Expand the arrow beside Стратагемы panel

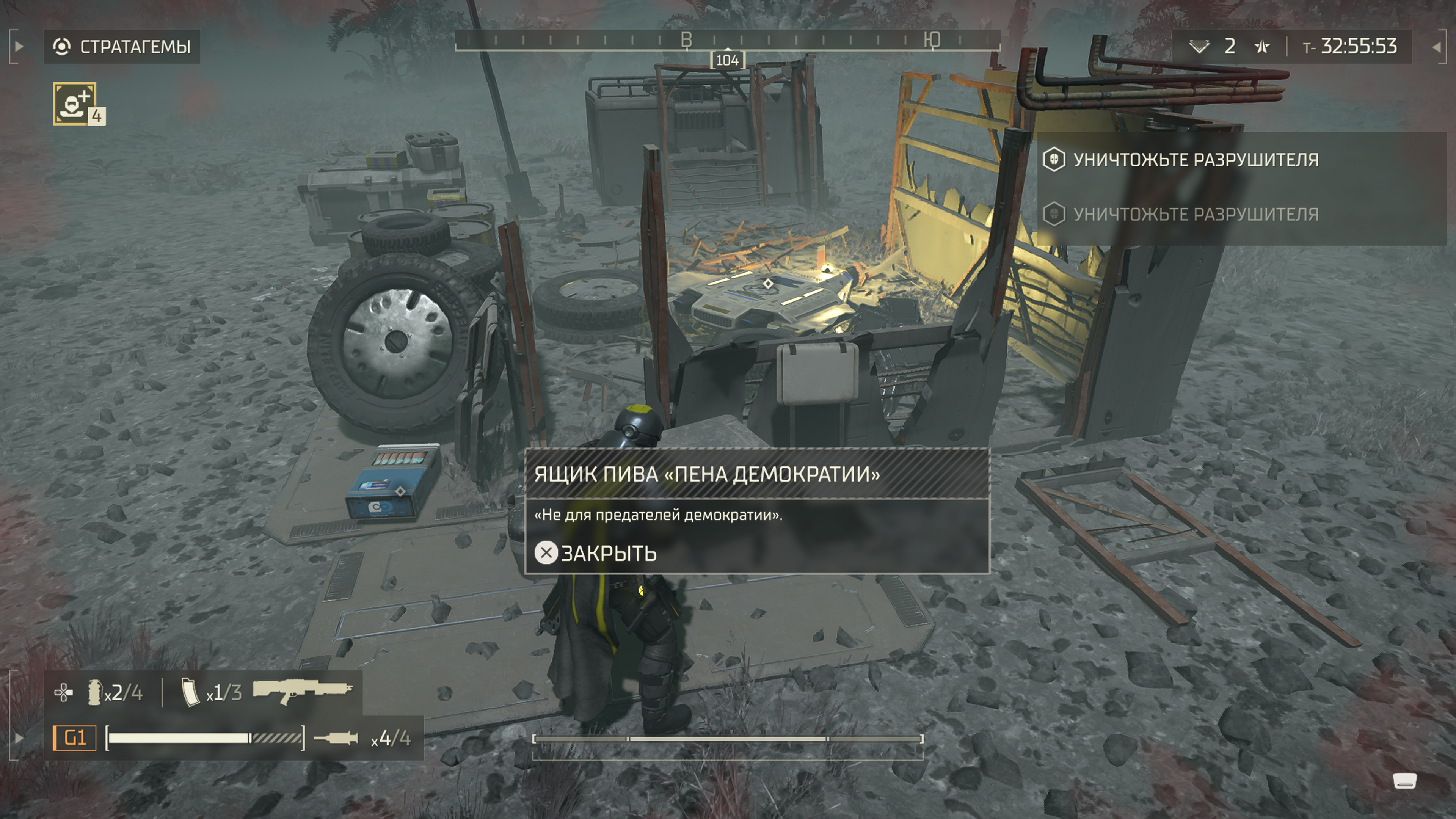18,46
